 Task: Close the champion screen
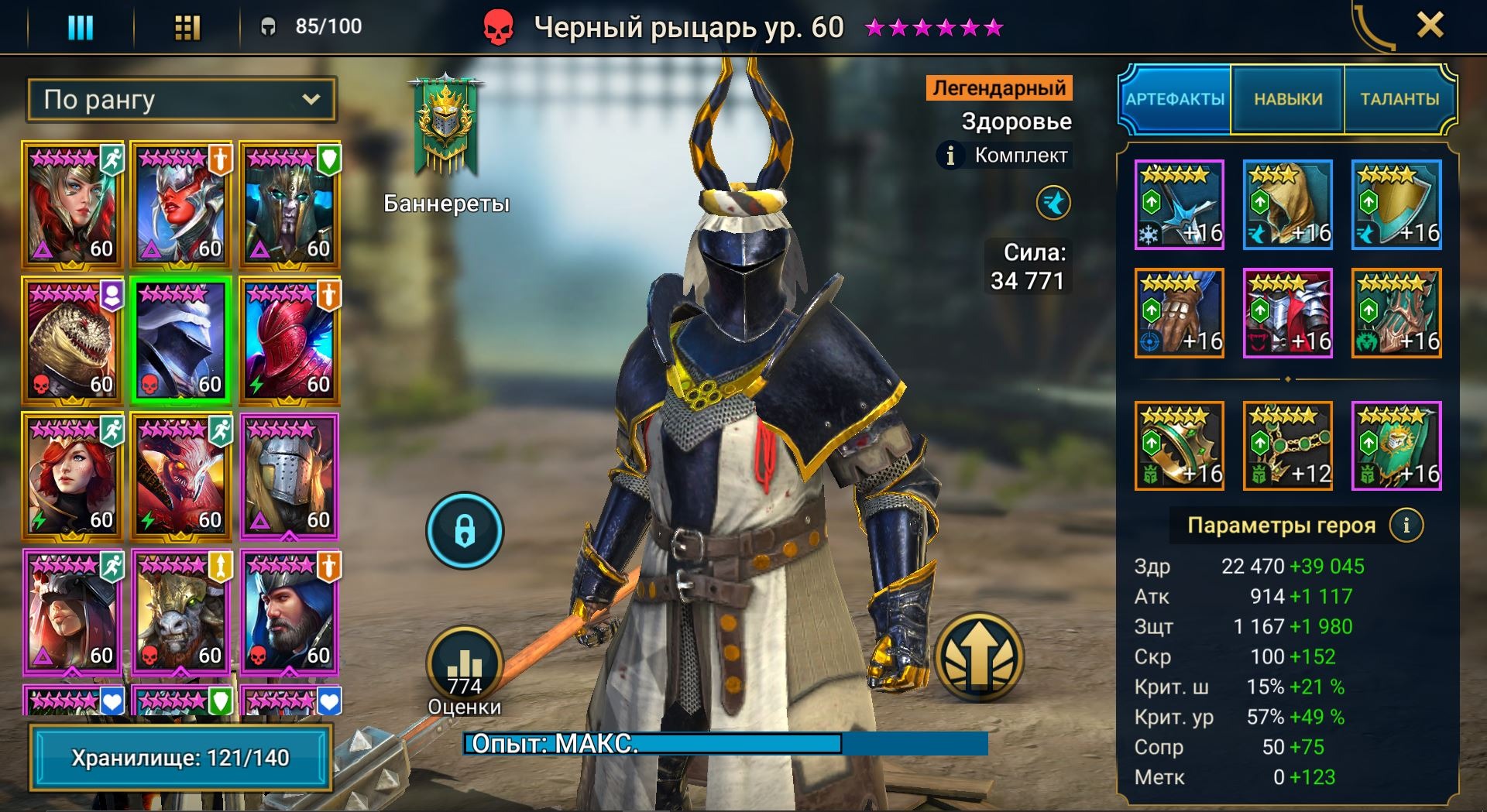1430,26
